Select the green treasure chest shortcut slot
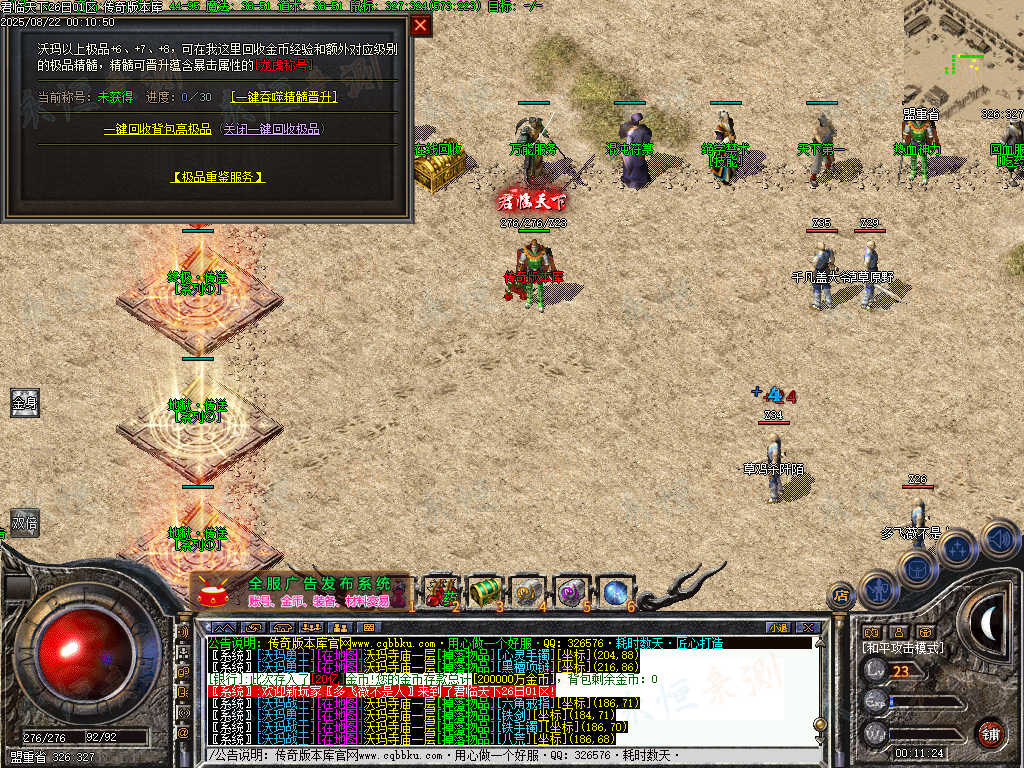Screen dimensions: 1024x768 (484, 590)
